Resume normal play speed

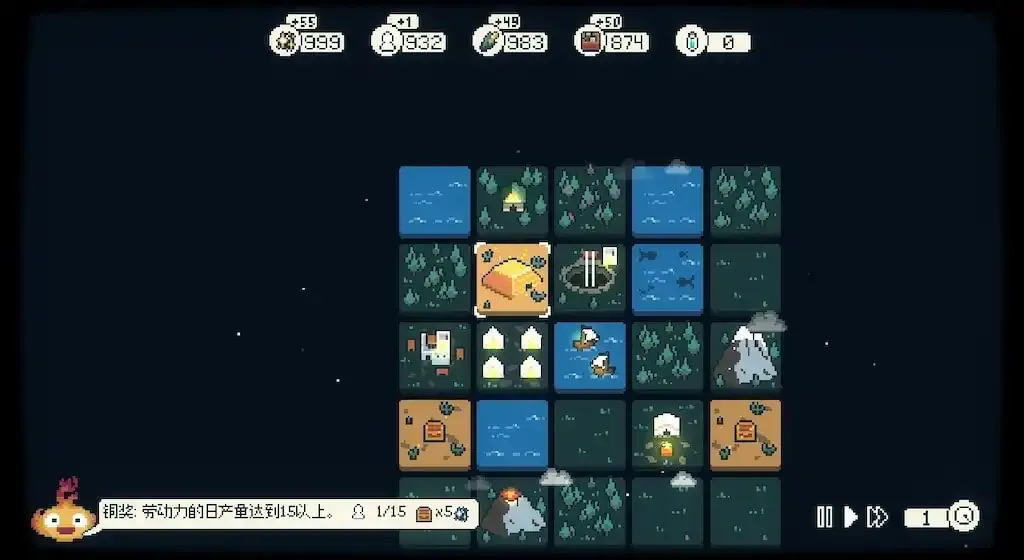tap(851, 517)
